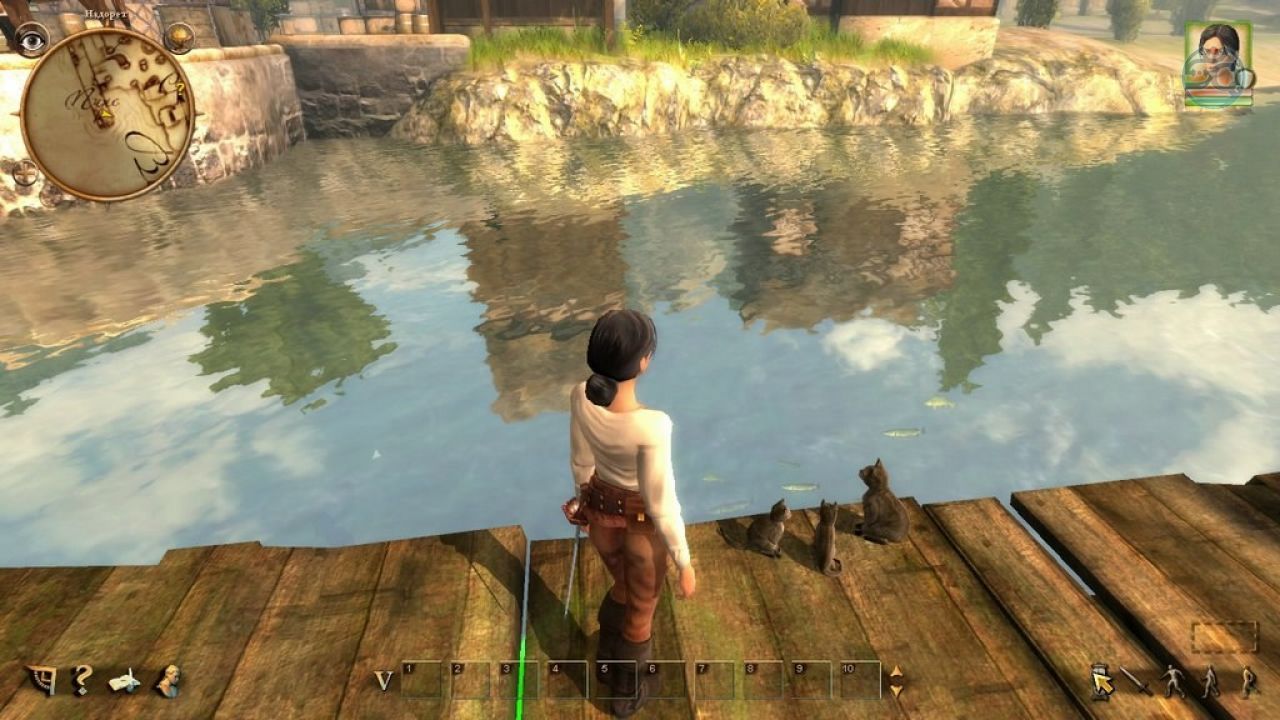This screenshot has width=1280, height=720.
Task: Click the dashed rectangle above the stance icons
Action: pyautogui.click(x=1224, y=637)
